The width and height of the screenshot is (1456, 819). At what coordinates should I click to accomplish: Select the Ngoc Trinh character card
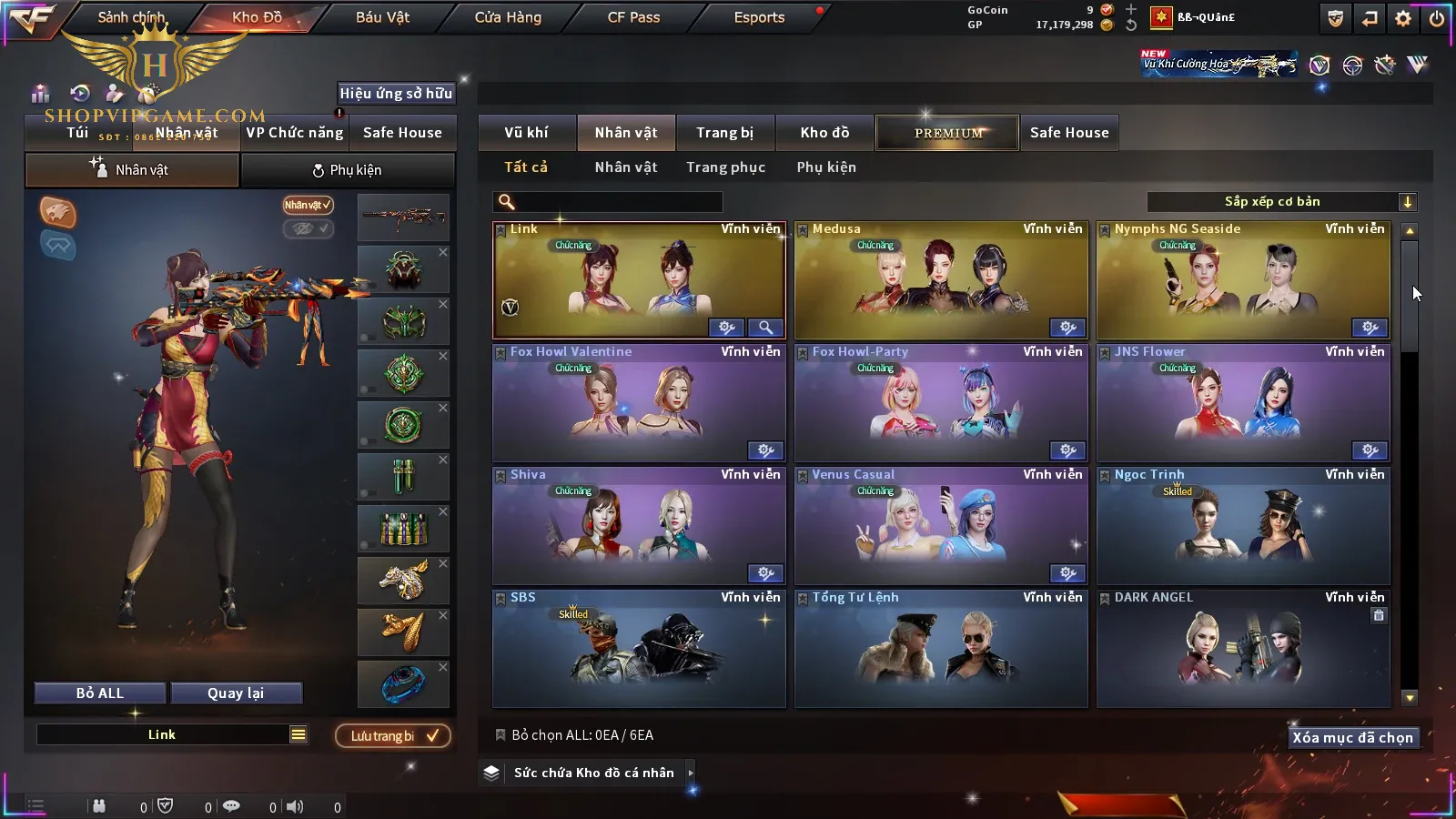1243,528
